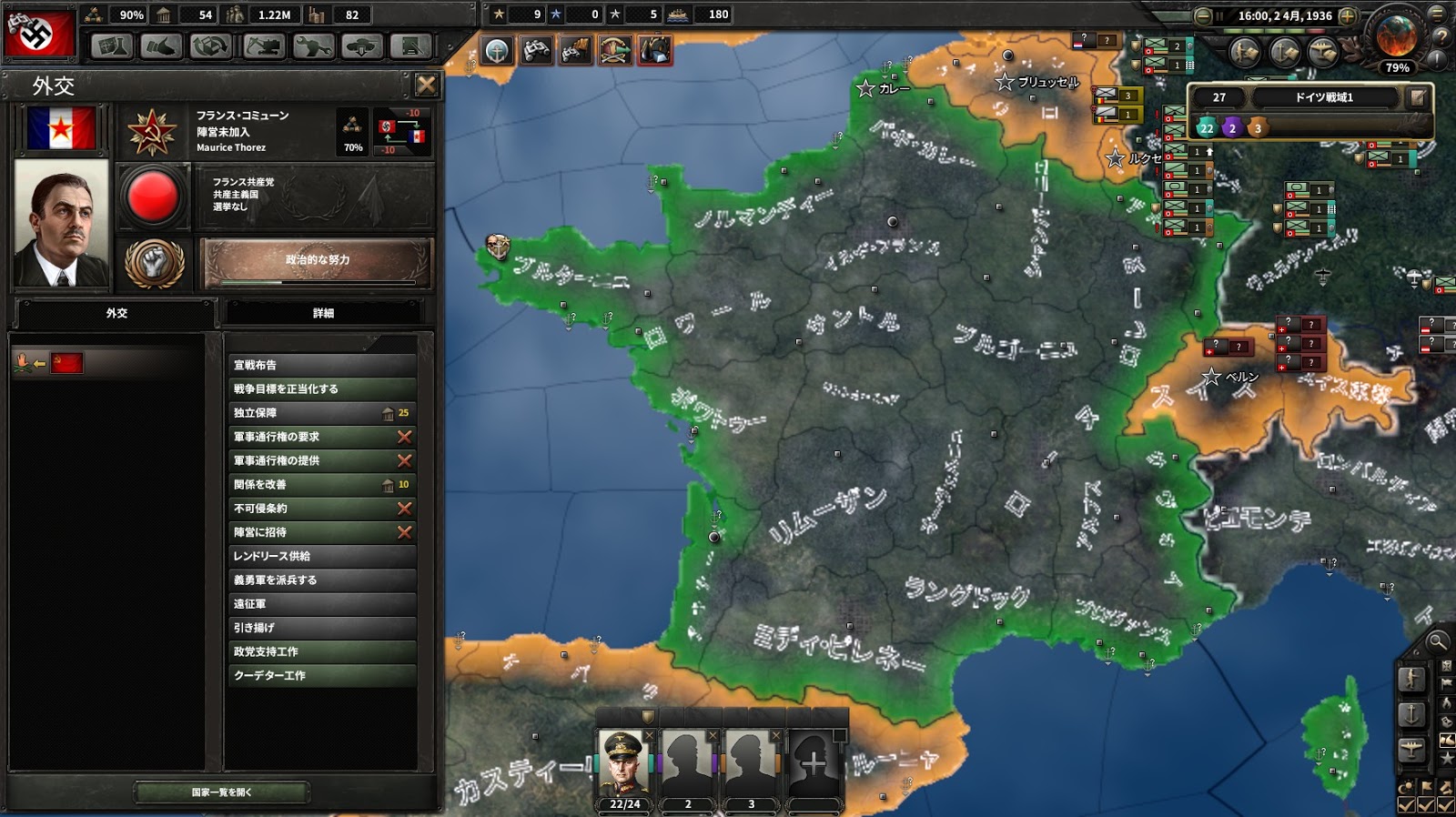The width and height of the screenshot is (1456, 817).
Task: Disable the flags display checkbox at bottom right
Action: [x=1425, y=804]
